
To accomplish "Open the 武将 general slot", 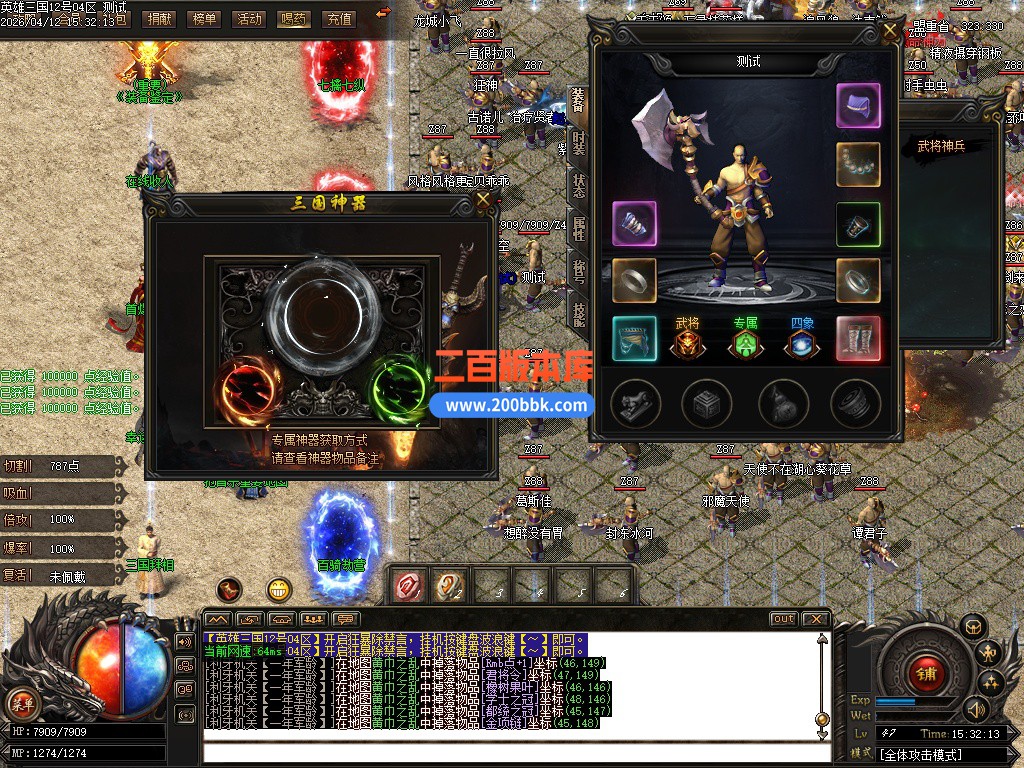I will click(x=687, y=342).
